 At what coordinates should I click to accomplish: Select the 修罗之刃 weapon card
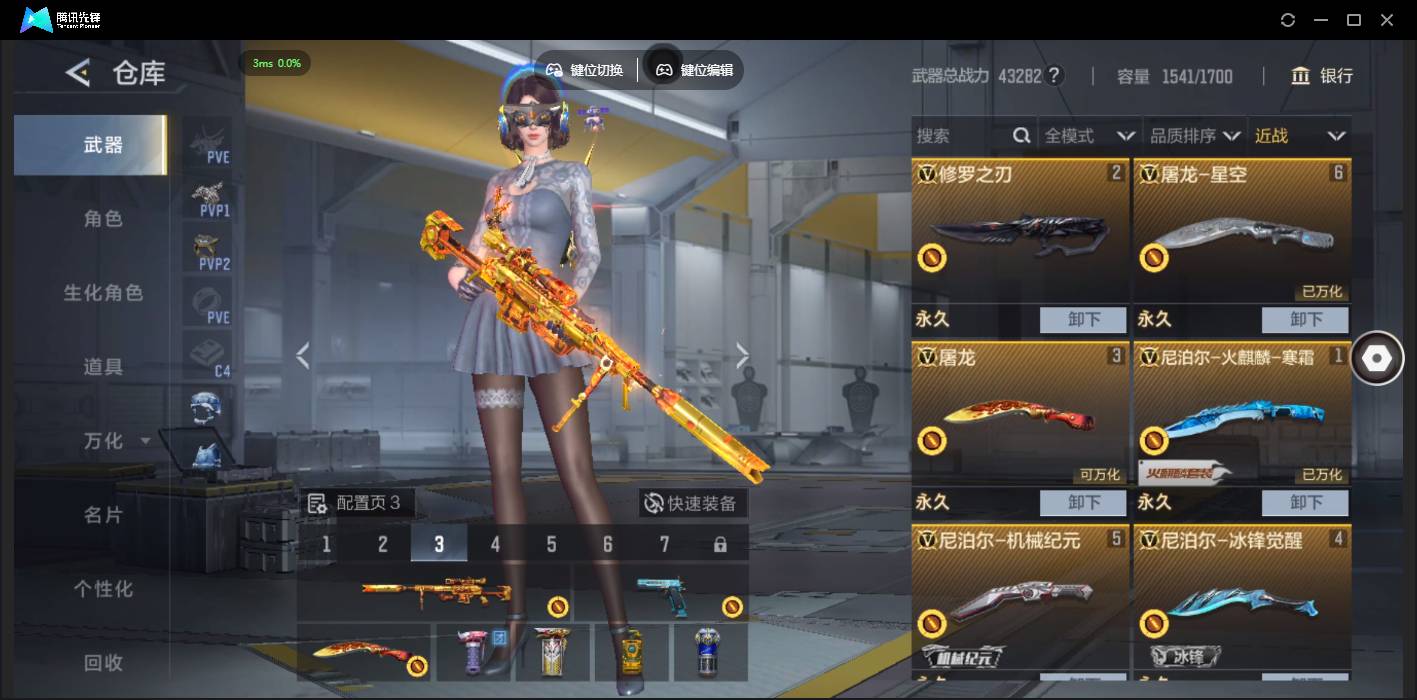[1019, 232]
